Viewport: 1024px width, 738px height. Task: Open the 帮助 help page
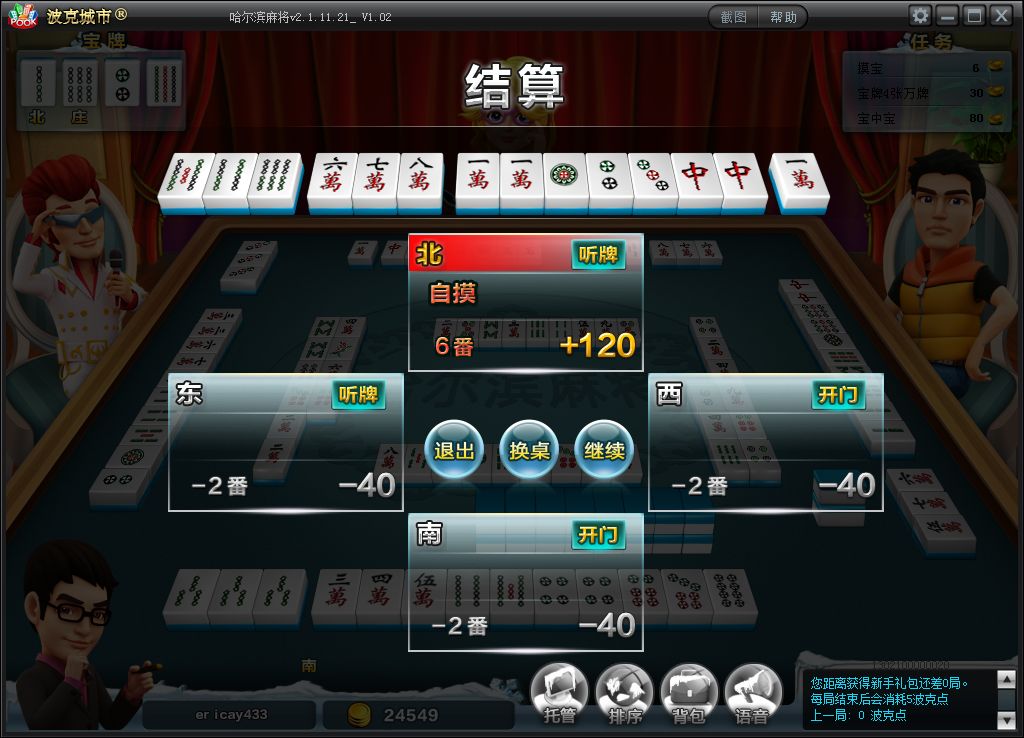pos(783,17)
